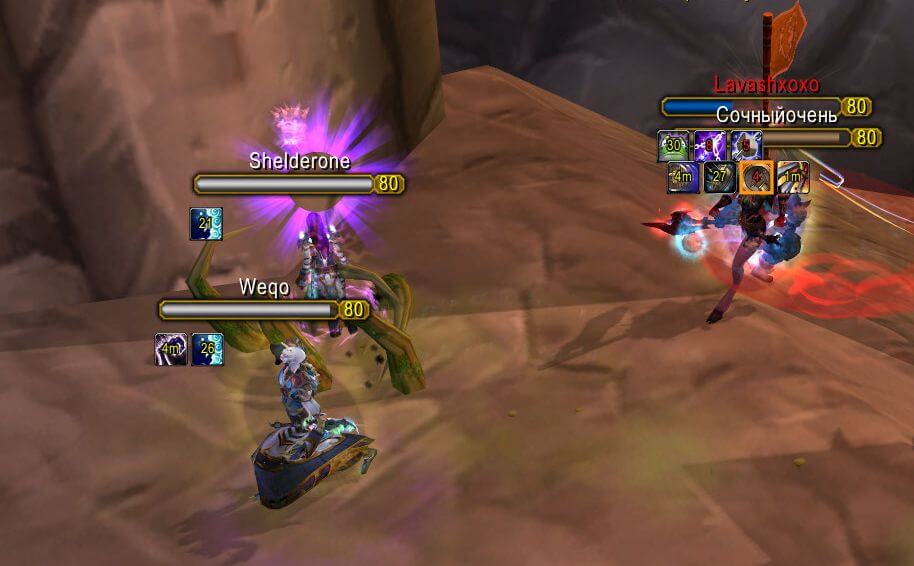Screen dimensions: 914x566
Task: Select Weqo's nameplate
Action: click(x=250, y=310)
